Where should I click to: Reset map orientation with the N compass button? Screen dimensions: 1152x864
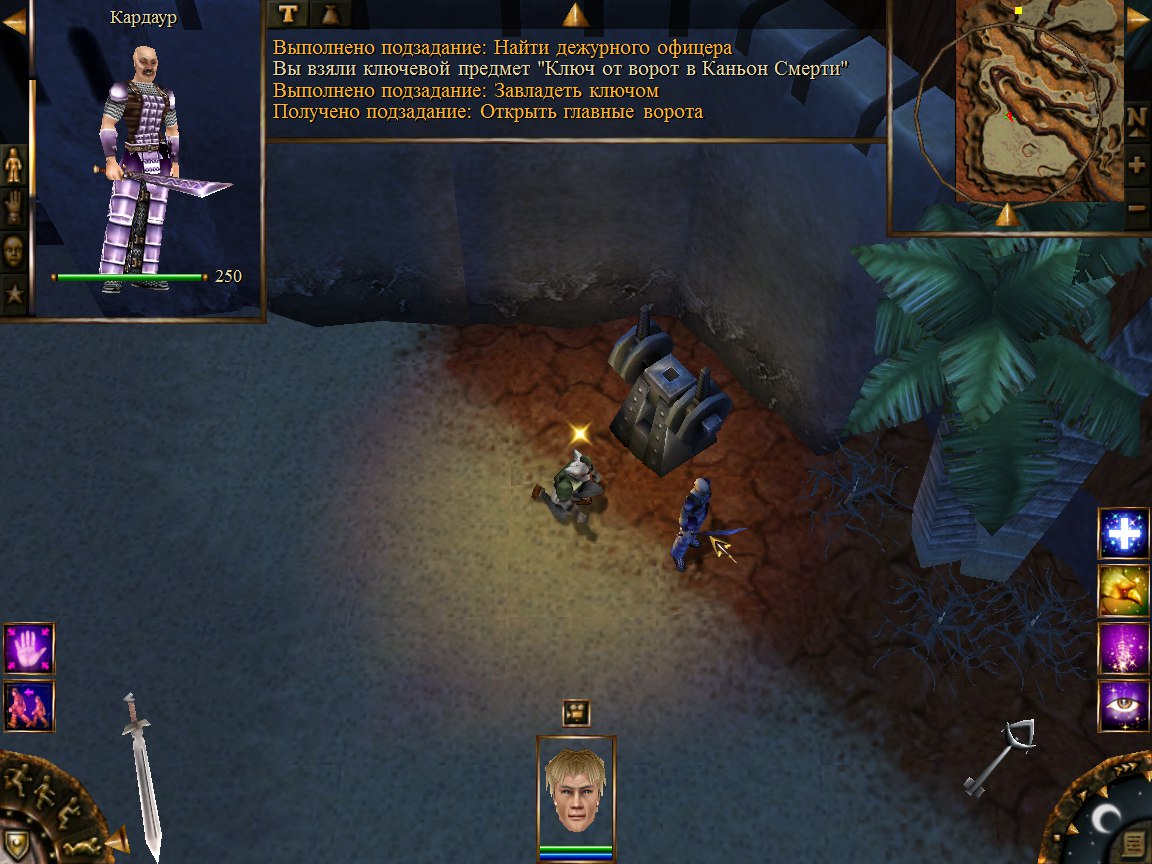tap(1137, 118)
